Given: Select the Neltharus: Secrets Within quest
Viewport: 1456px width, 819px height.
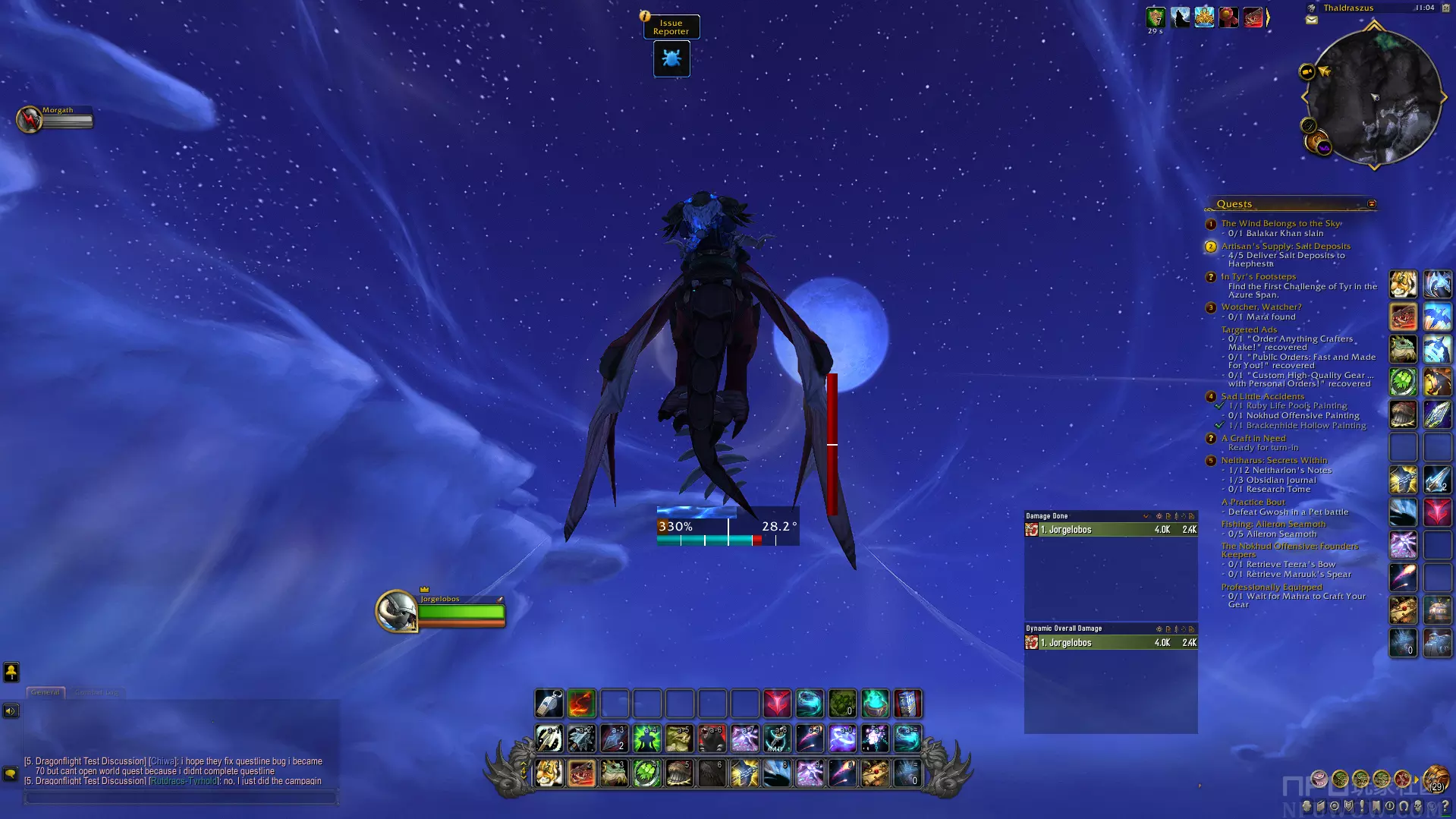Looking at the screenshot, I should click(1273, 460).
